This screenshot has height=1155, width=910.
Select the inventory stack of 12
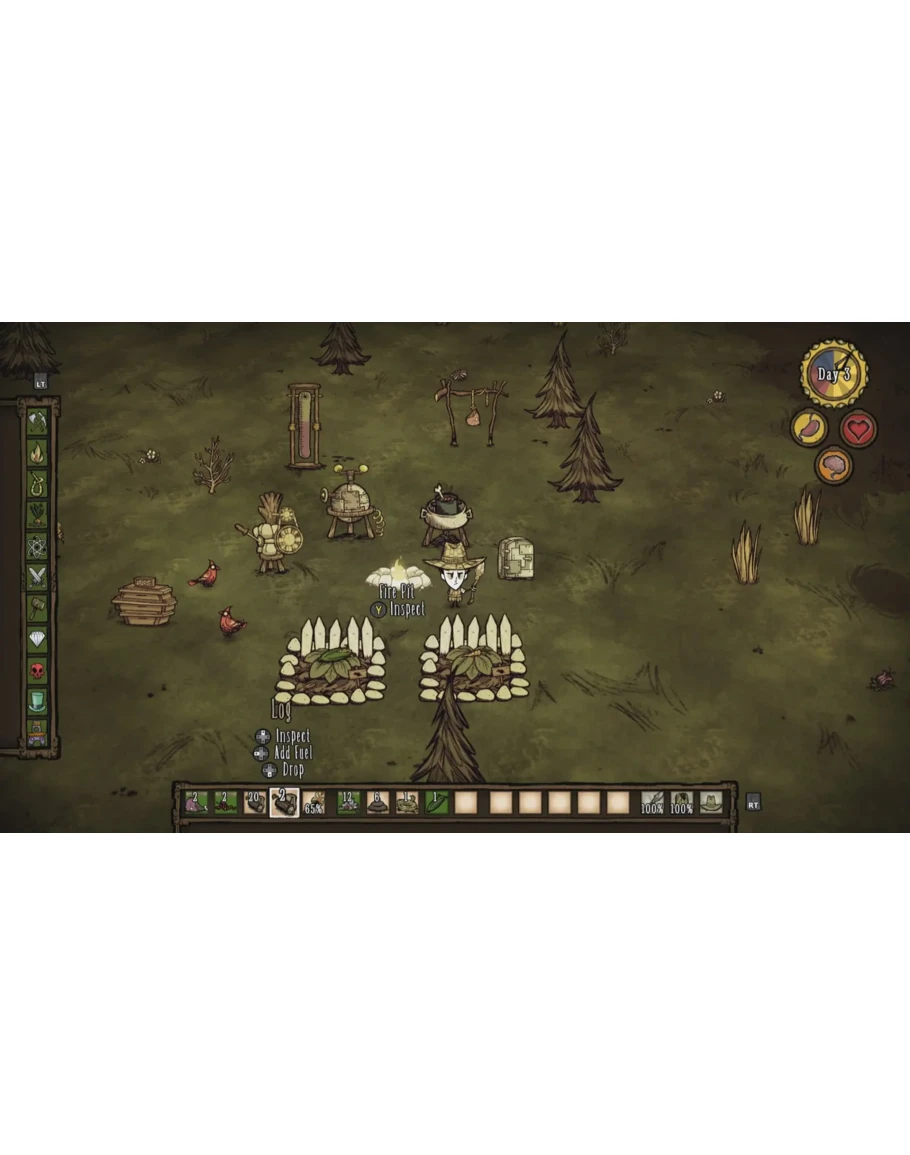pos(348,802)
